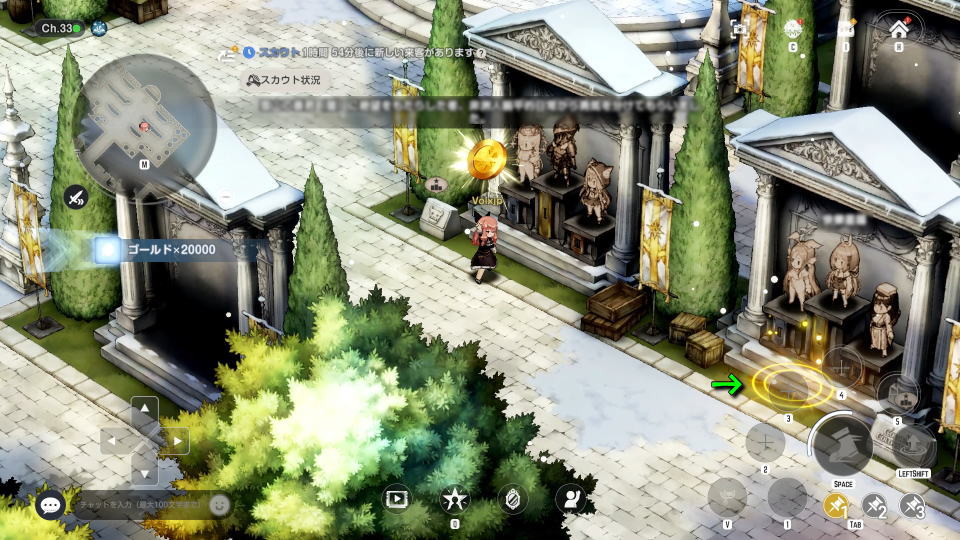The image size is (960, 540).
Task: Tap the left arrow on the D-pad
Action: point(114,440)
